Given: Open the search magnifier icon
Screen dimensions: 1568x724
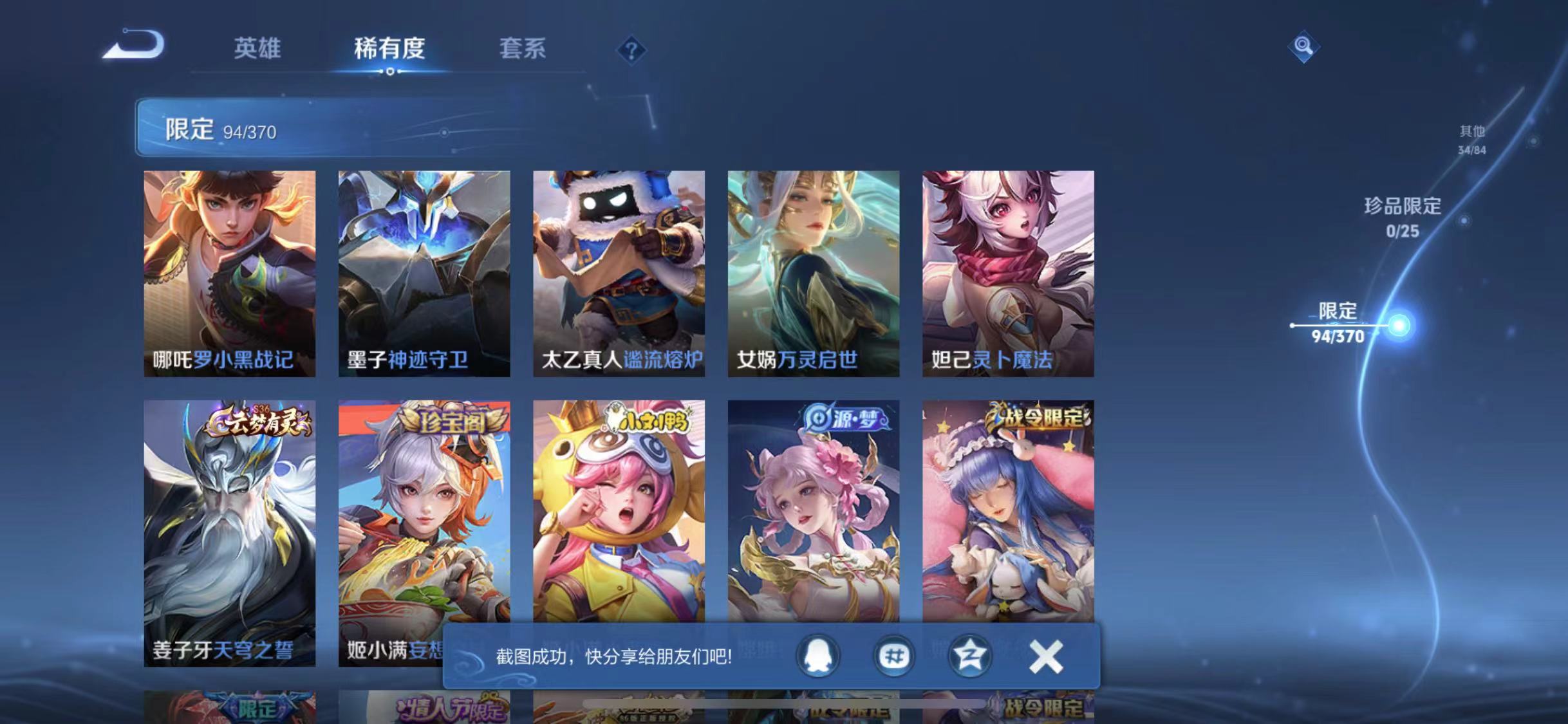Looking at the screenshot, I should (x=1301, y=46).
